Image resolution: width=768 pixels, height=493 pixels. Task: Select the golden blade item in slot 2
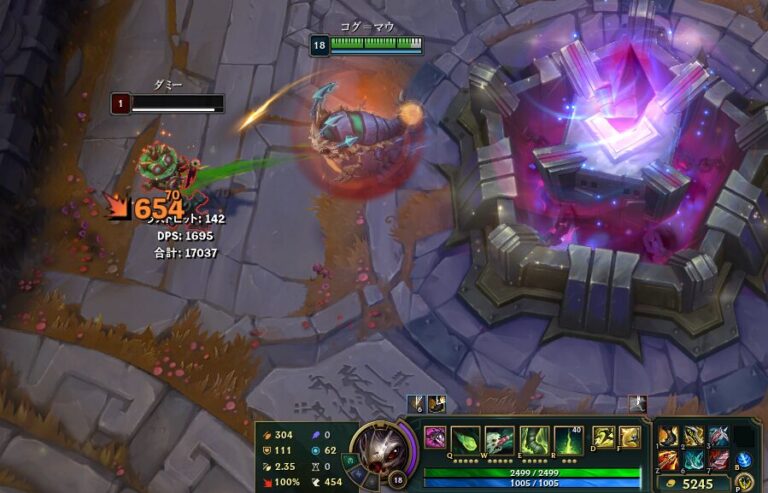pos(693,436)
